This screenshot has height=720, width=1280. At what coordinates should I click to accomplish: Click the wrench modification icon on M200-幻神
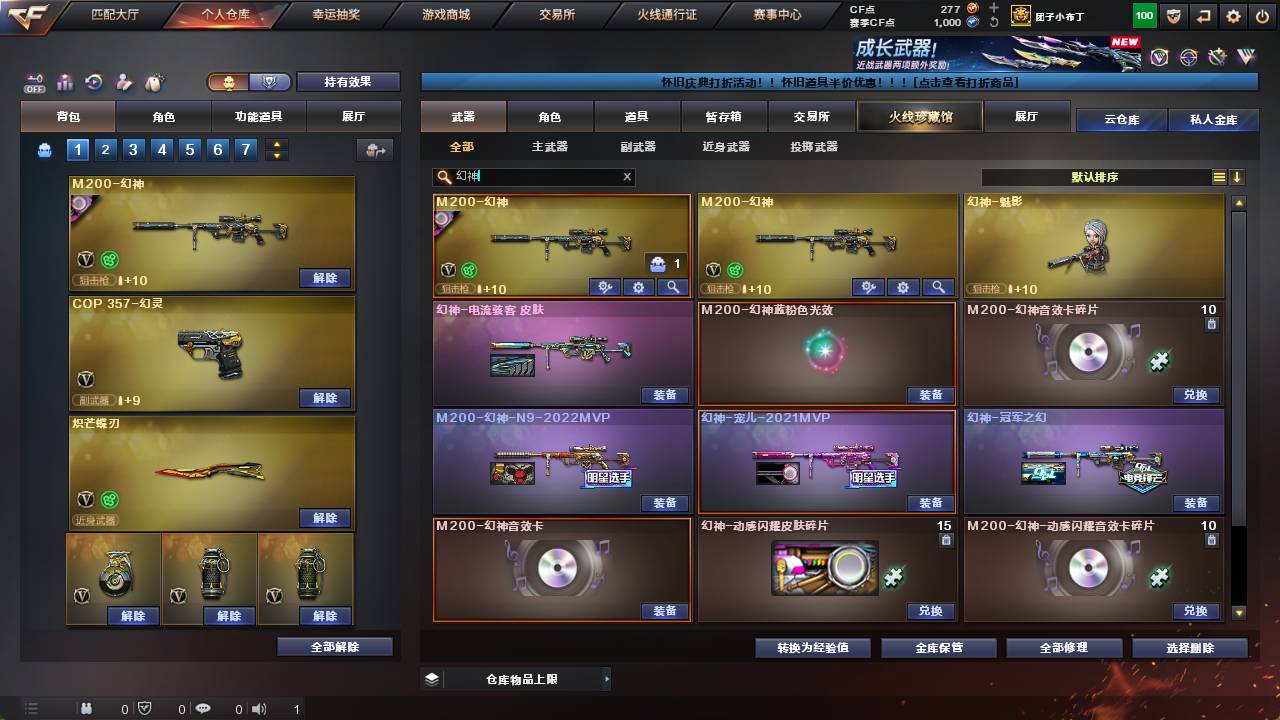604,287
